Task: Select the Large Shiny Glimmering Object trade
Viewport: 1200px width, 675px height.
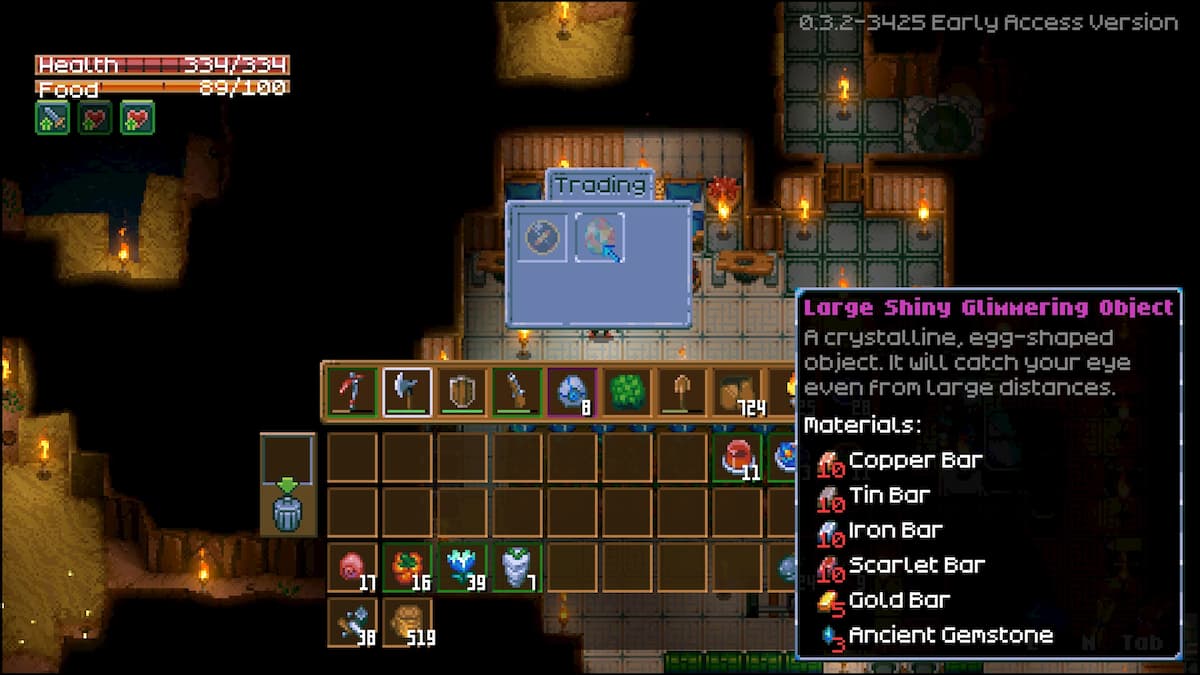Action: (x=600, y=238)
